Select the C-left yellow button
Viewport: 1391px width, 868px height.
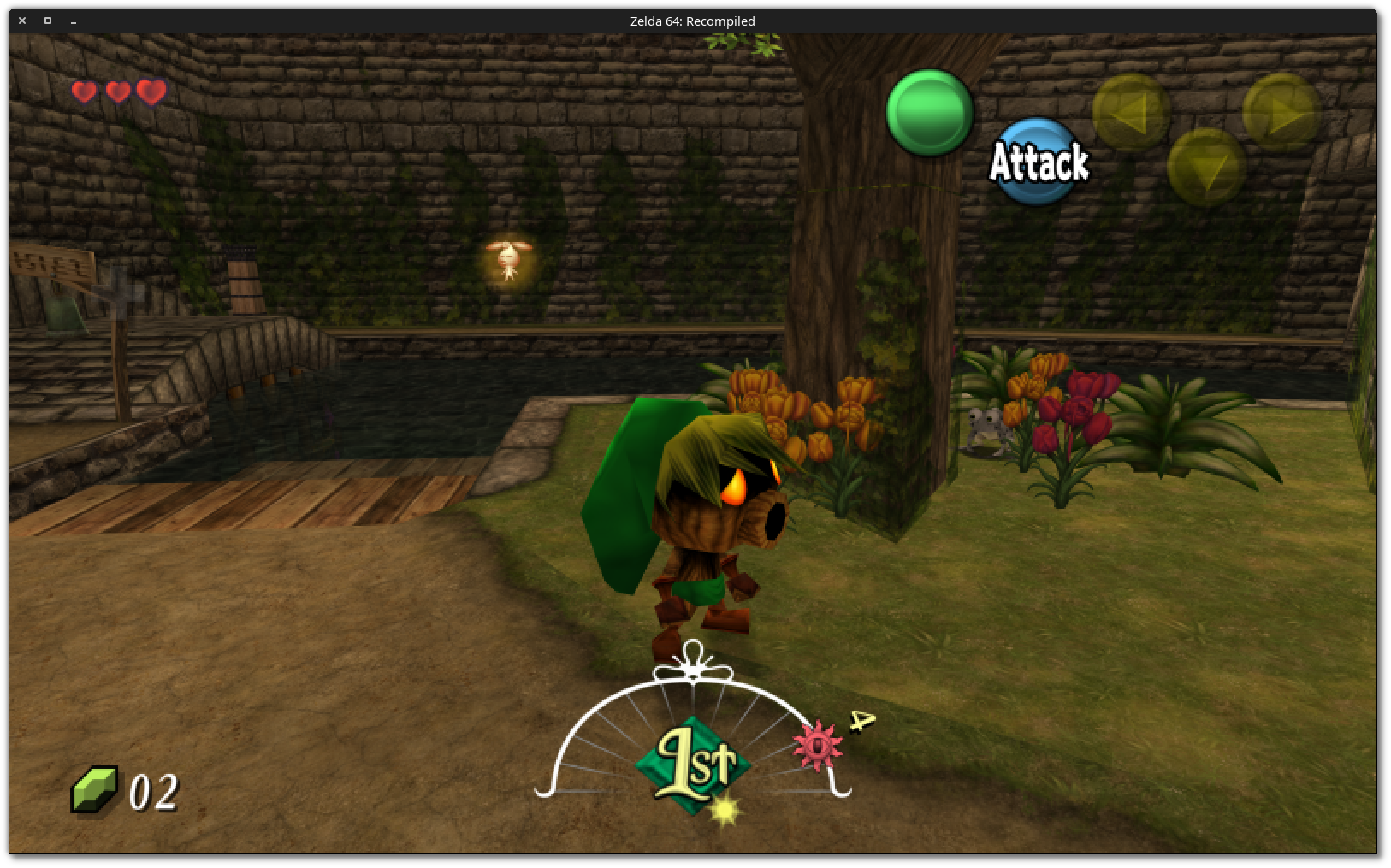[x=1132, y=109]
